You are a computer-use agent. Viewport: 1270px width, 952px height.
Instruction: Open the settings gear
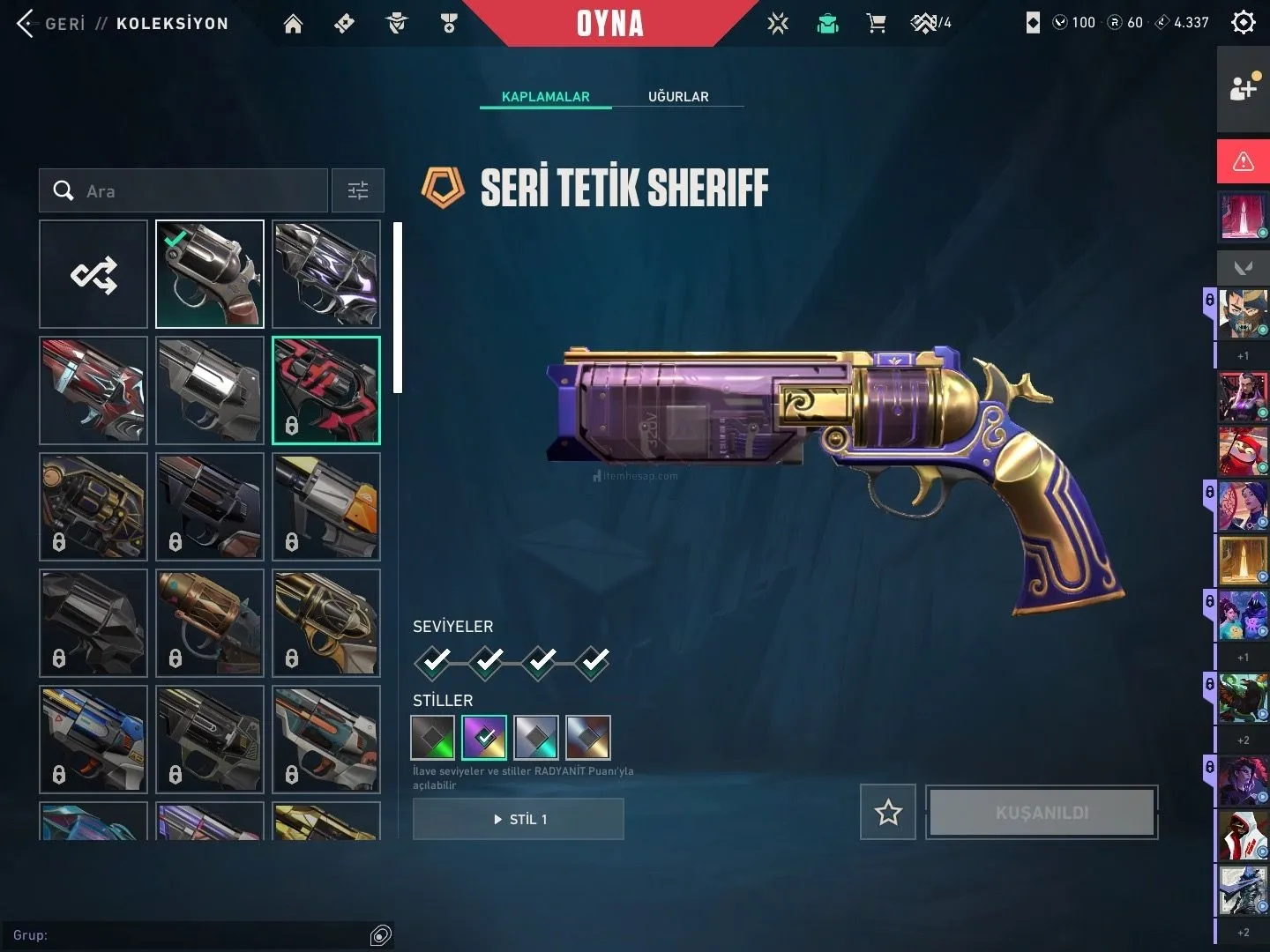click(x=1243, y=22)
